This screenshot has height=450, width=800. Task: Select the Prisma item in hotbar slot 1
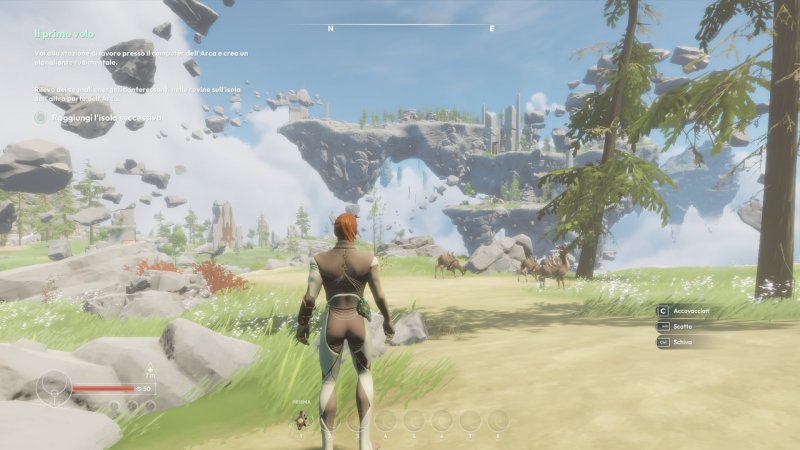point(301,420)
